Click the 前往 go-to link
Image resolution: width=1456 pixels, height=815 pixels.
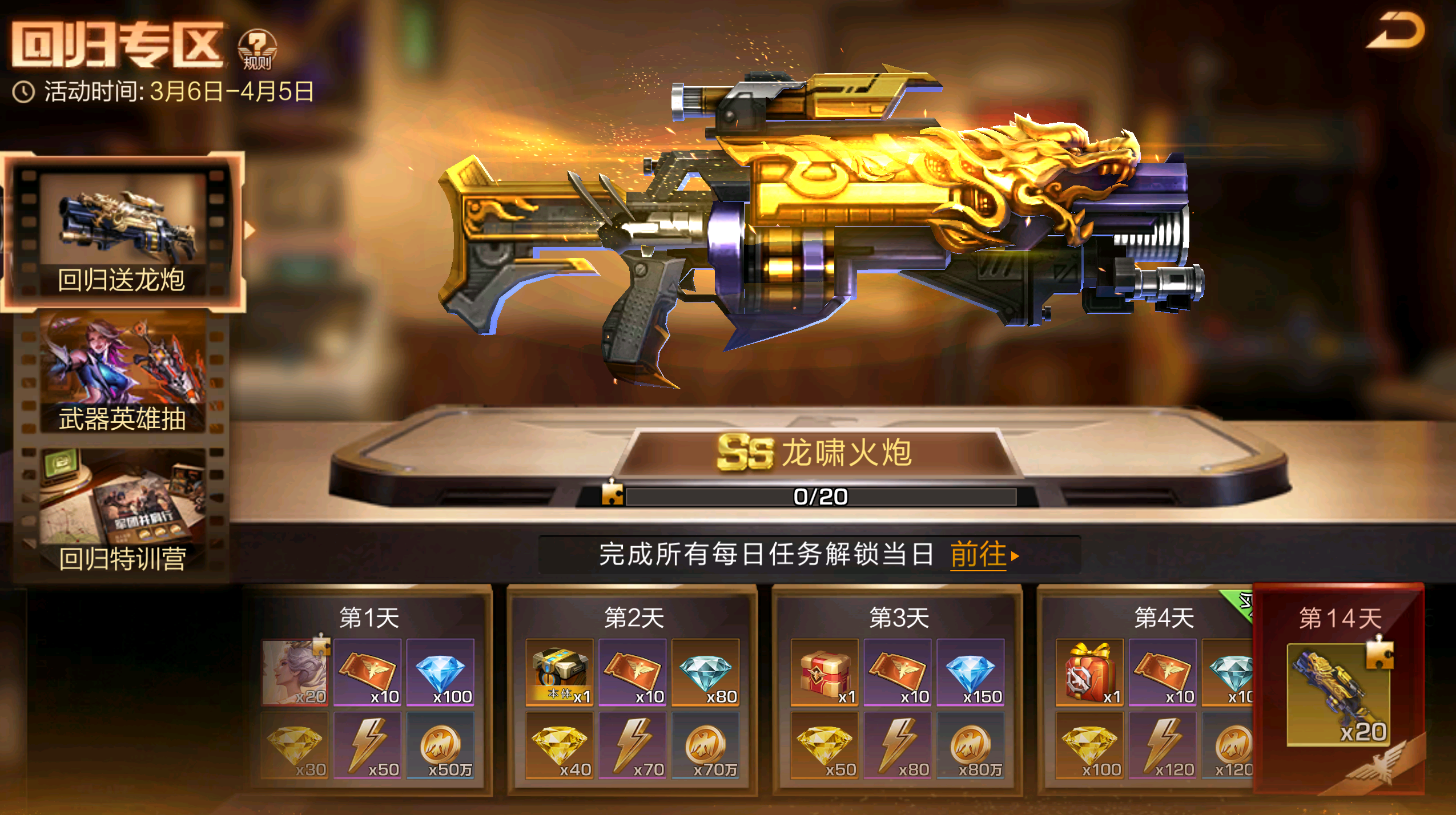tap(983, 554)
